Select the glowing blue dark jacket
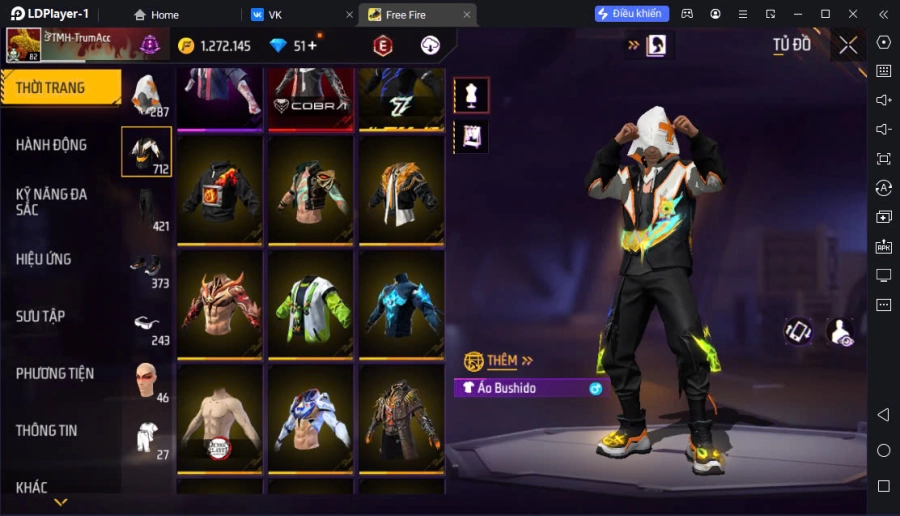Viewport: 900px width, 516px height. [x=402, y=304]
